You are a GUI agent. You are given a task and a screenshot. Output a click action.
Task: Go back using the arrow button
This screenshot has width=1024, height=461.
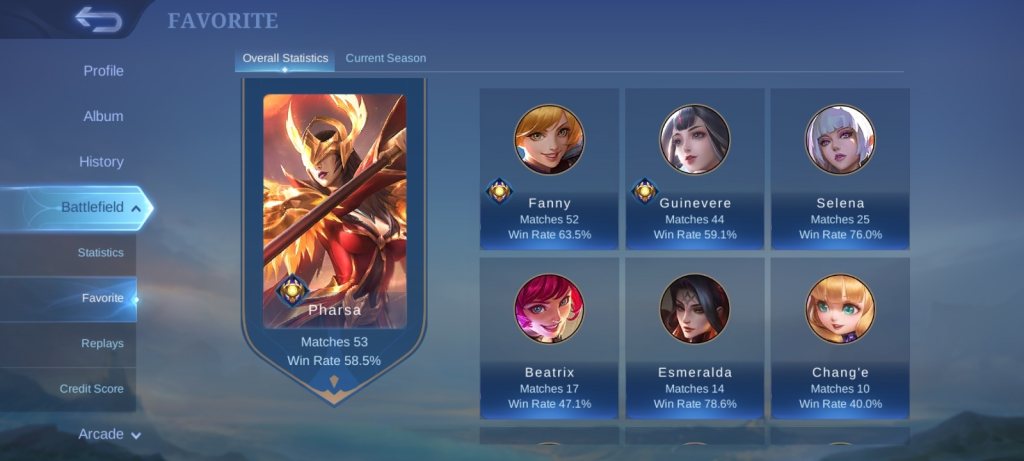coord(98,19)
